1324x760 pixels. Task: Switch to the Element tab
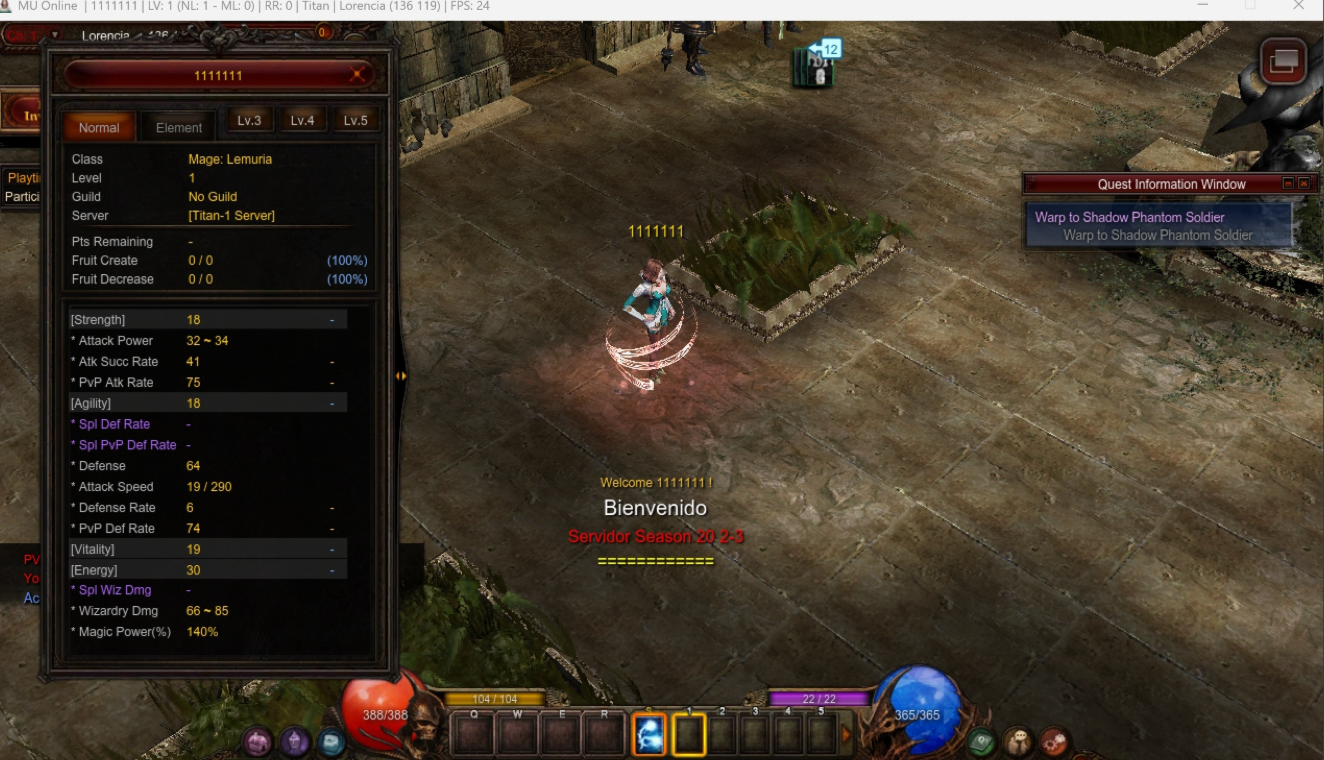point(179,127)
